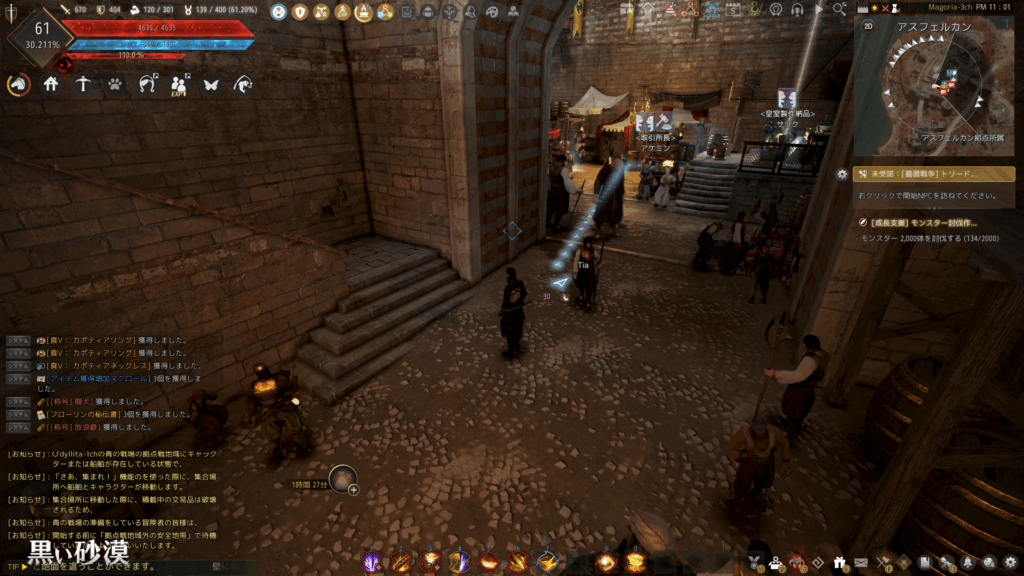Click the headphones icon in top bar

(797, 10)
